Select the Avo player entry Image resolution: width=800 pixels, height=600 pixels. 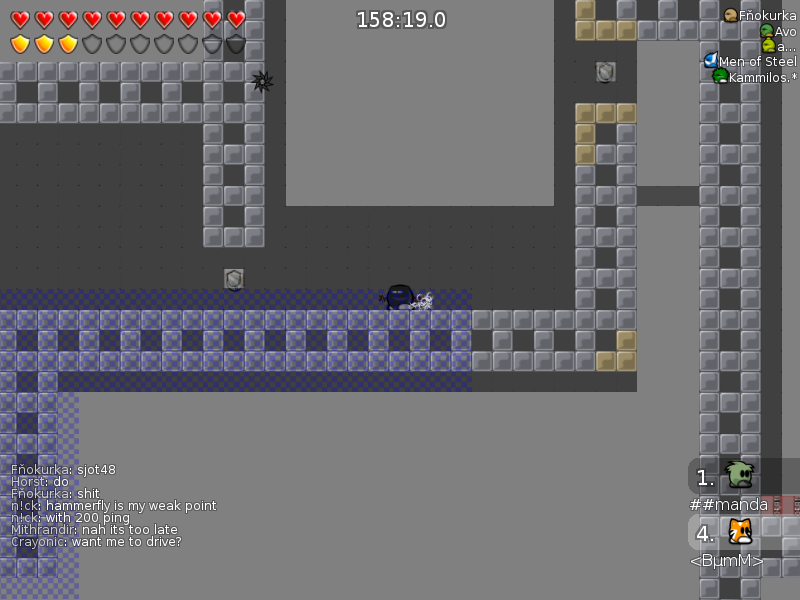tap(779, 31)
